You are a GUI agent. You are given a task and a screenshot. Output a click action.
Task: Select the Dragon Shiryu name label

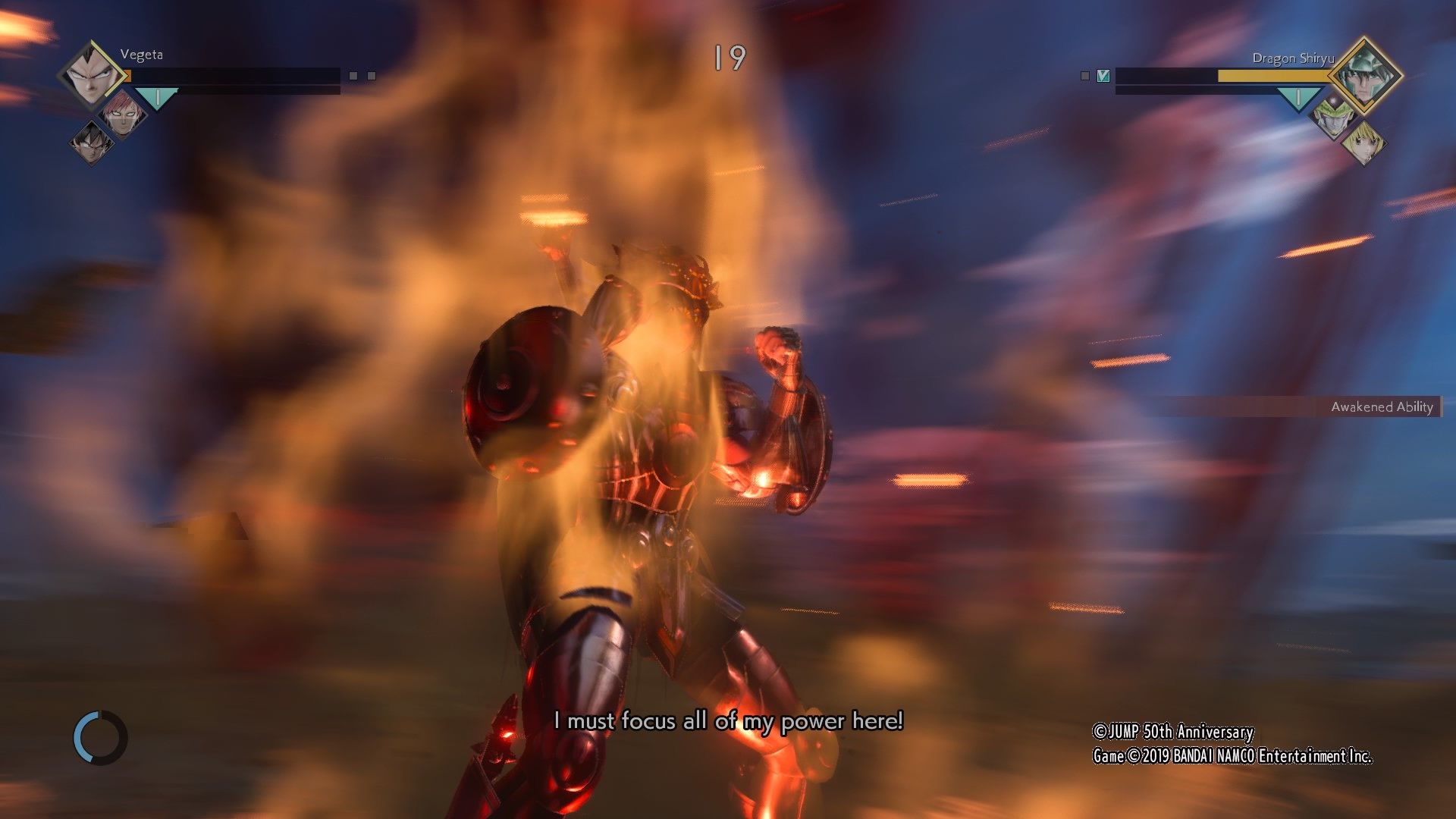pyautogui.click(x=1294, y=58)
